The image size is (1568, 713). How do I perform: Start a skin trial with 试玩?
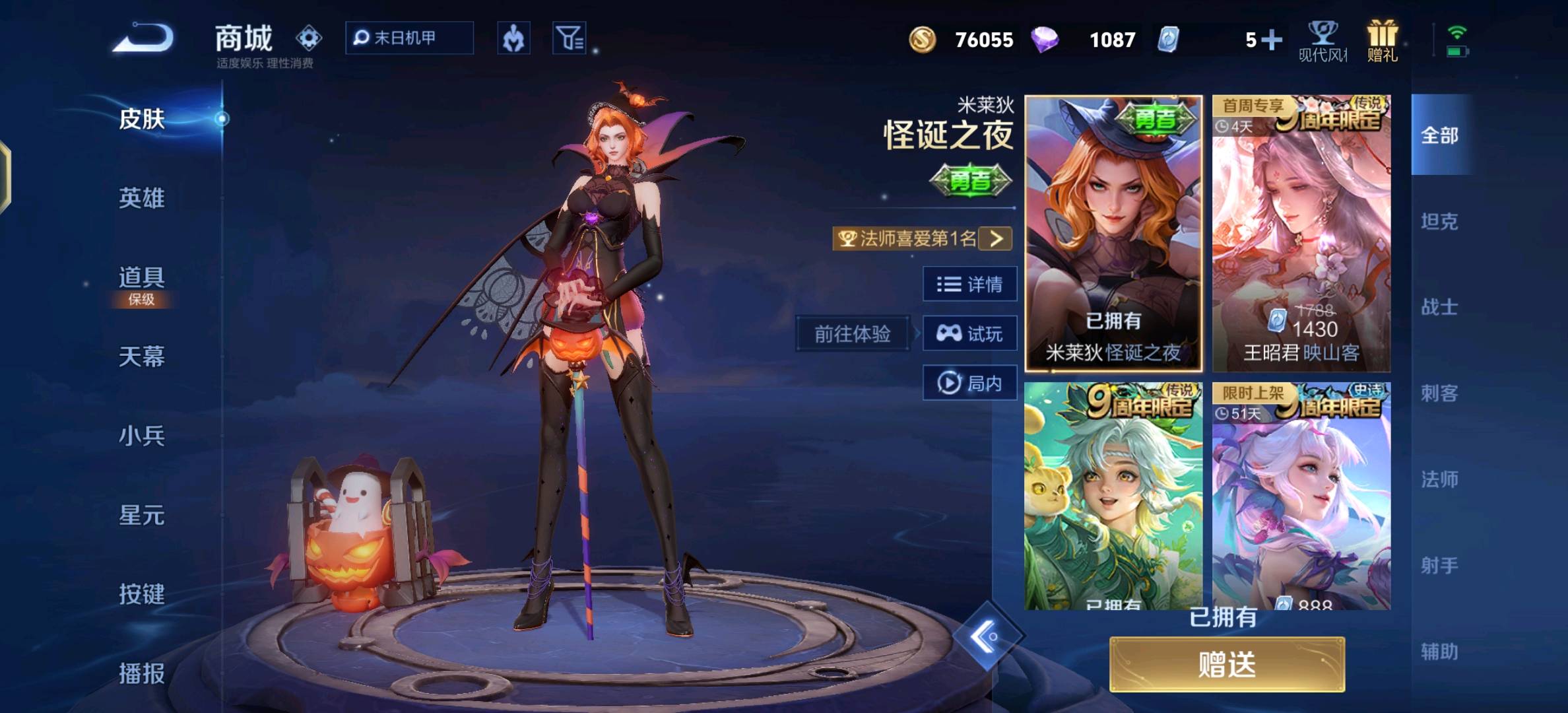pyautogui.click(x=969, y=333)
